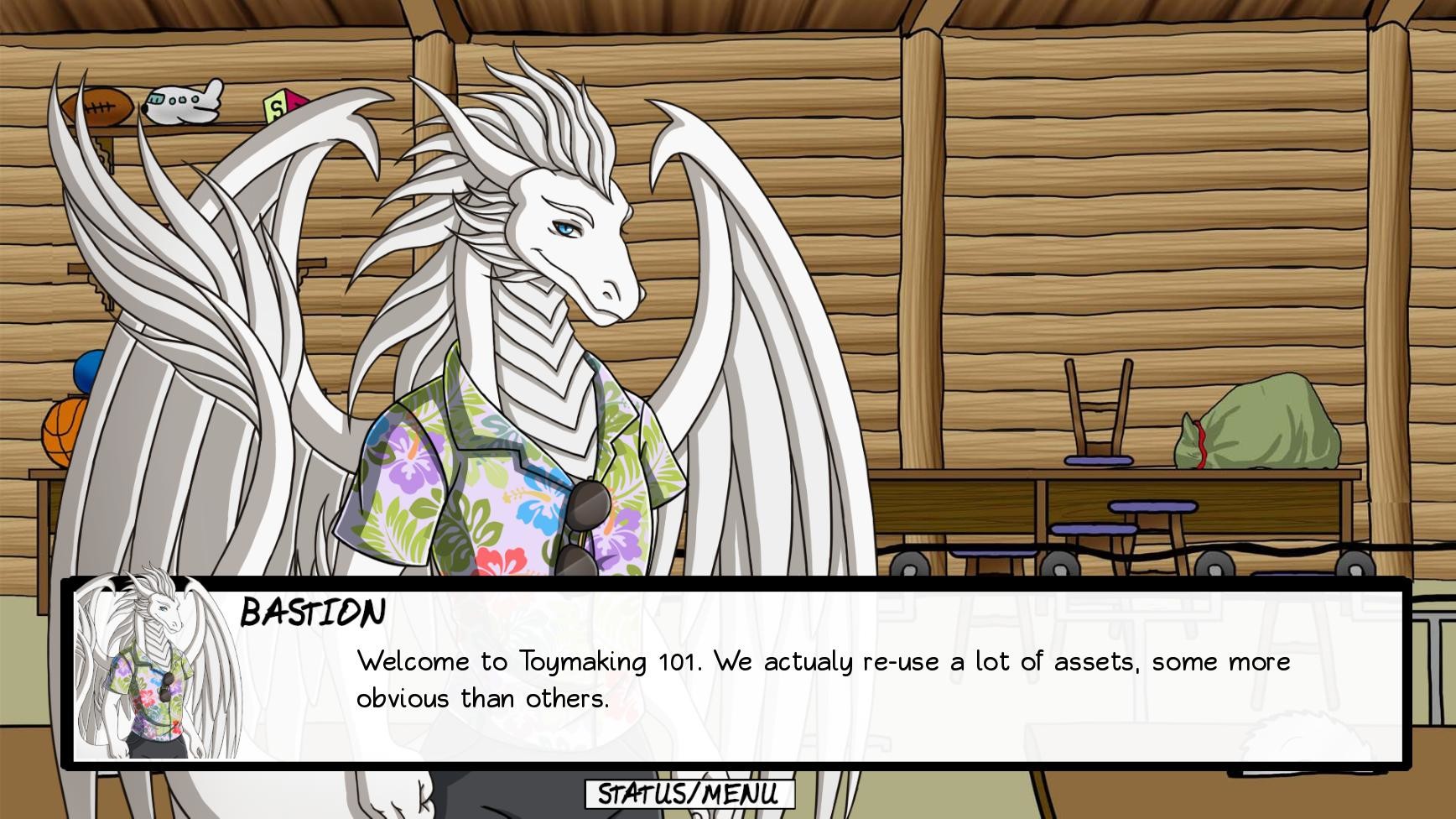
Task: Click the green sack on the workbench
Action: 1258,424
